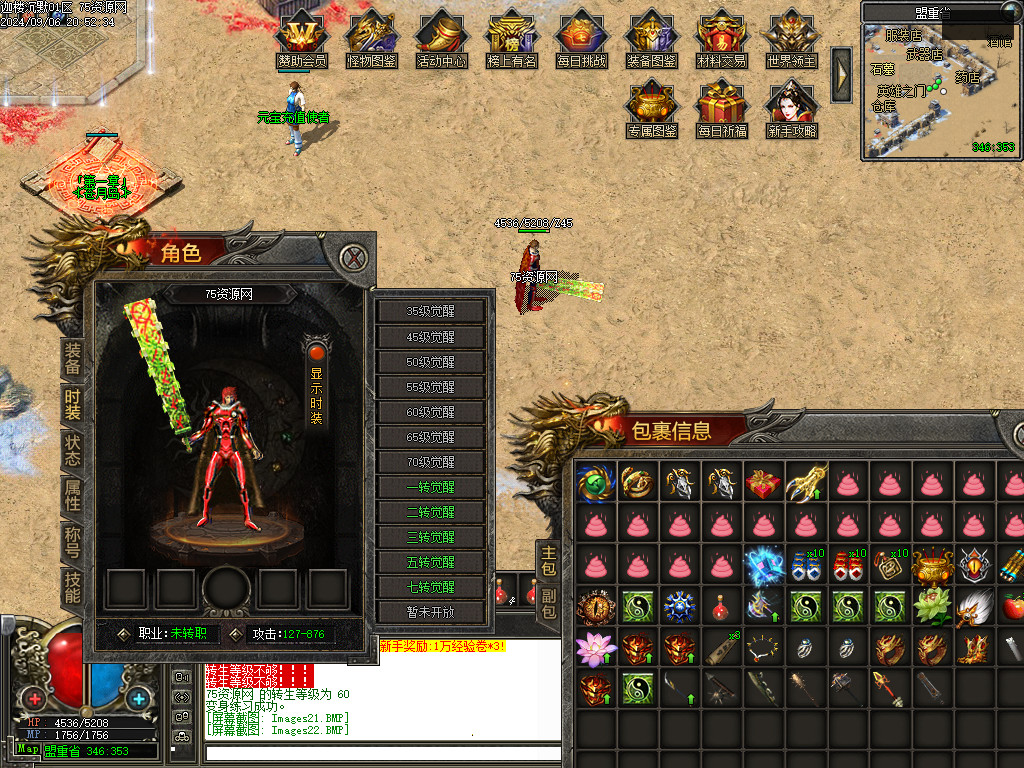Select the 35级觉醒 awakening option
1024x768 pixels.
click(431, 311)
